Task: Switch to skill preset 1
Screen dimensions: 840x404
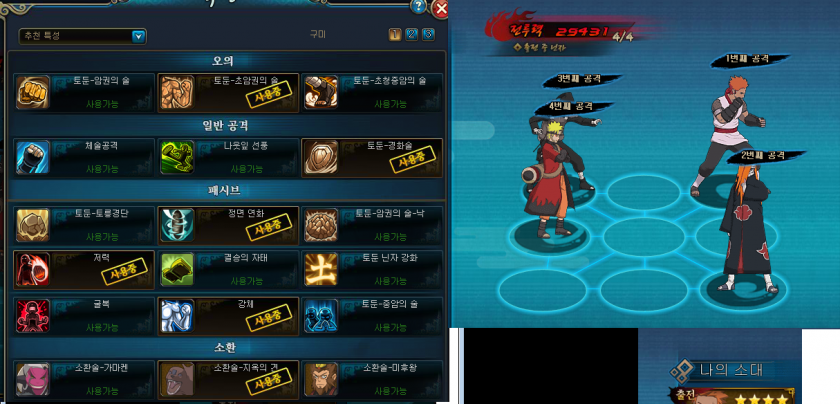Action: click(395, 35)
